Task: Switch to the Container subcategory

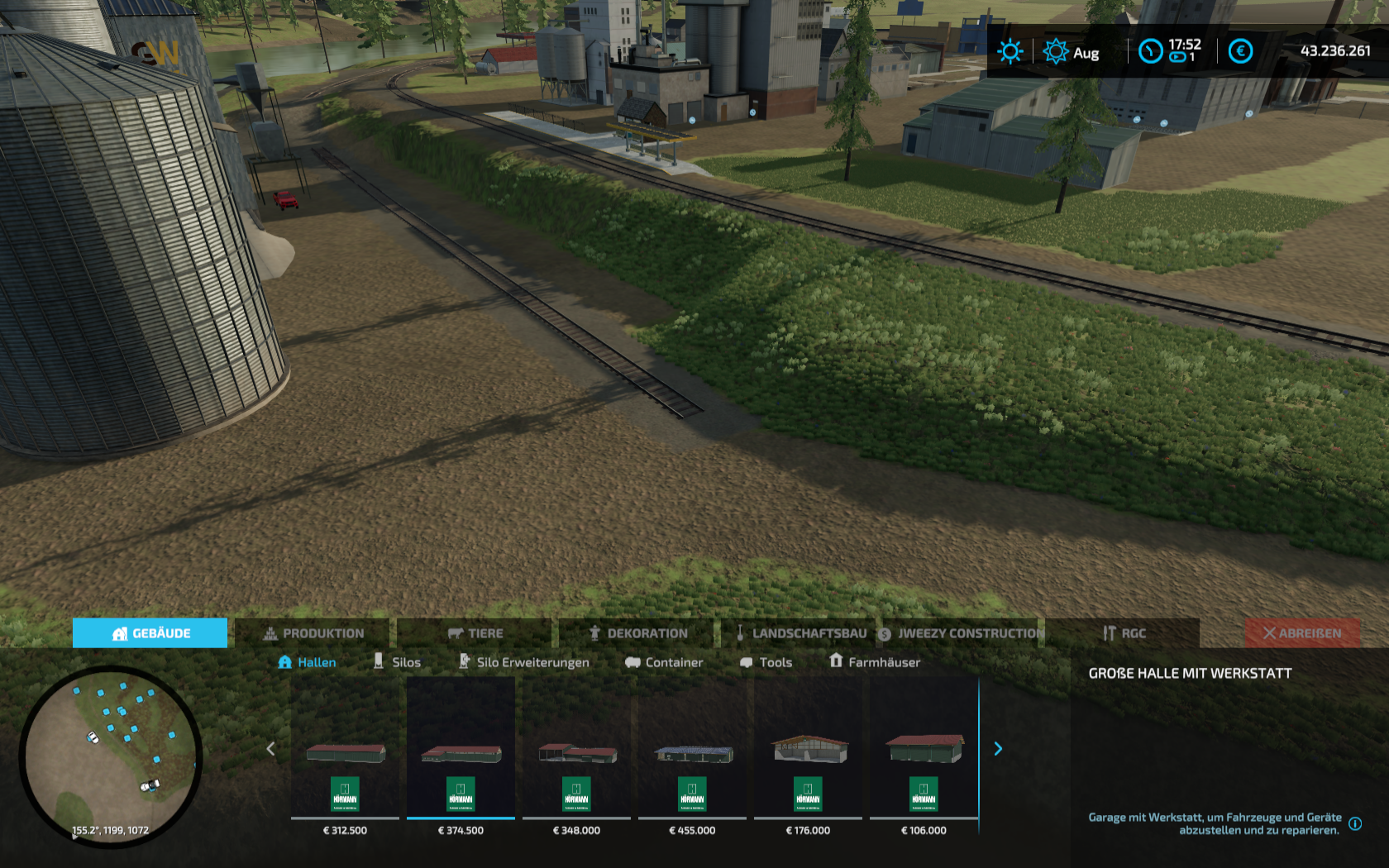Action: 664,662
